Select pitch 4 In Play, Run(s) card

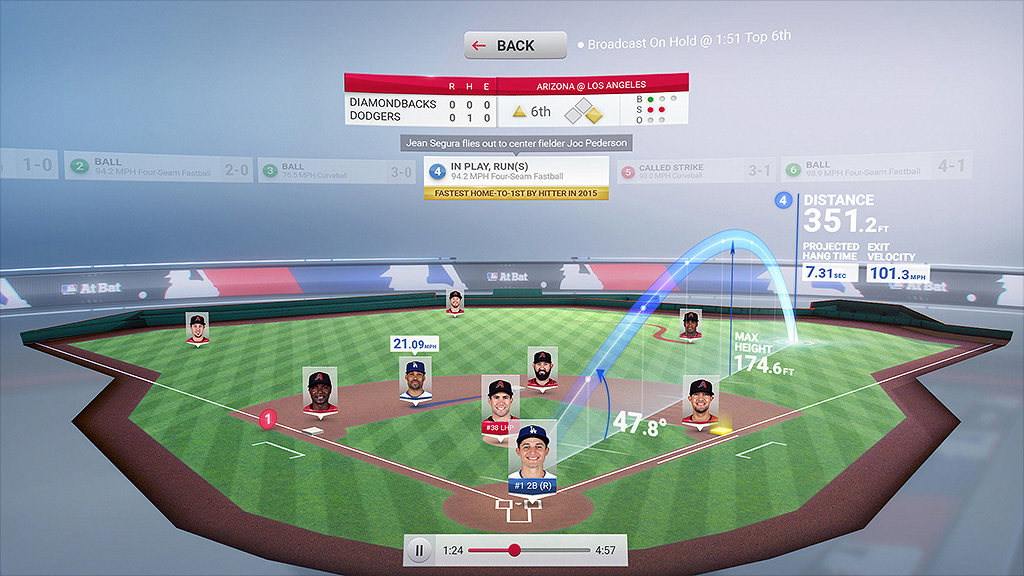click(x=515, y=171)
